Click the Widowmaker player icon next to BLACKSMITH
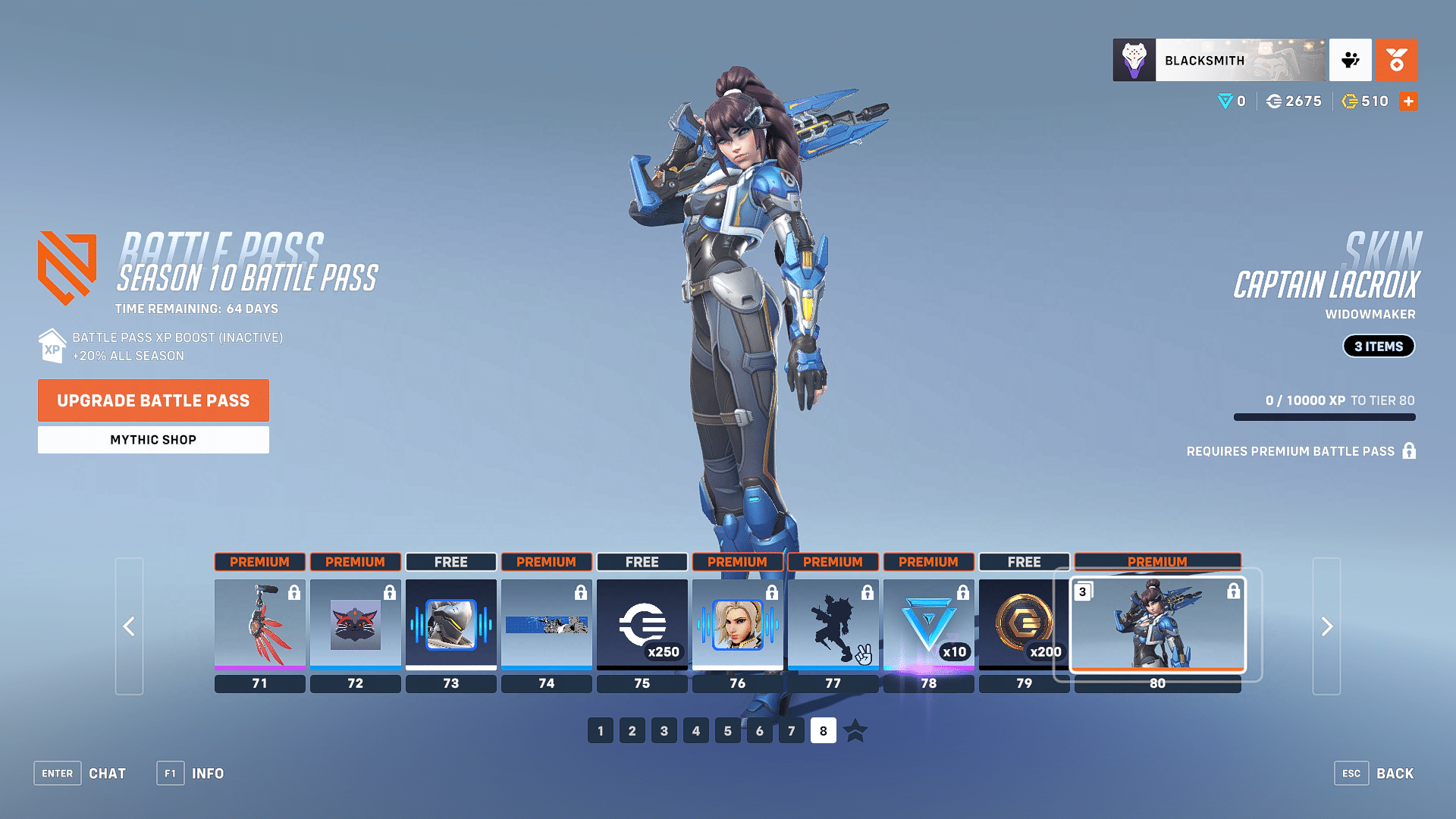The image size is (1456, 819). coord(1133,60)
